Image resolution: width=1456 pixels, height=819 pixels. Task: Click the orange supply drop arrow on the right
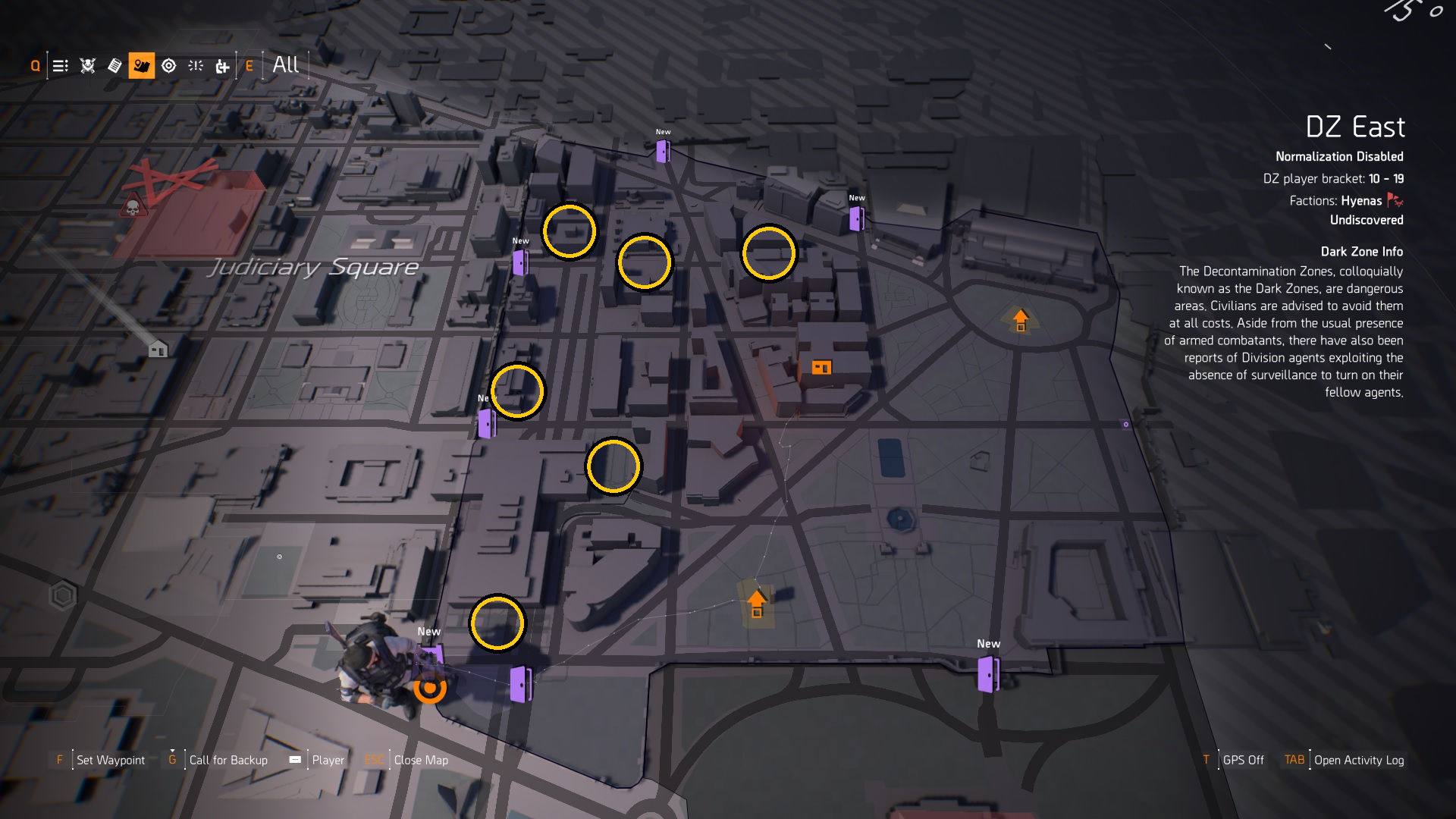(1020, 318)
